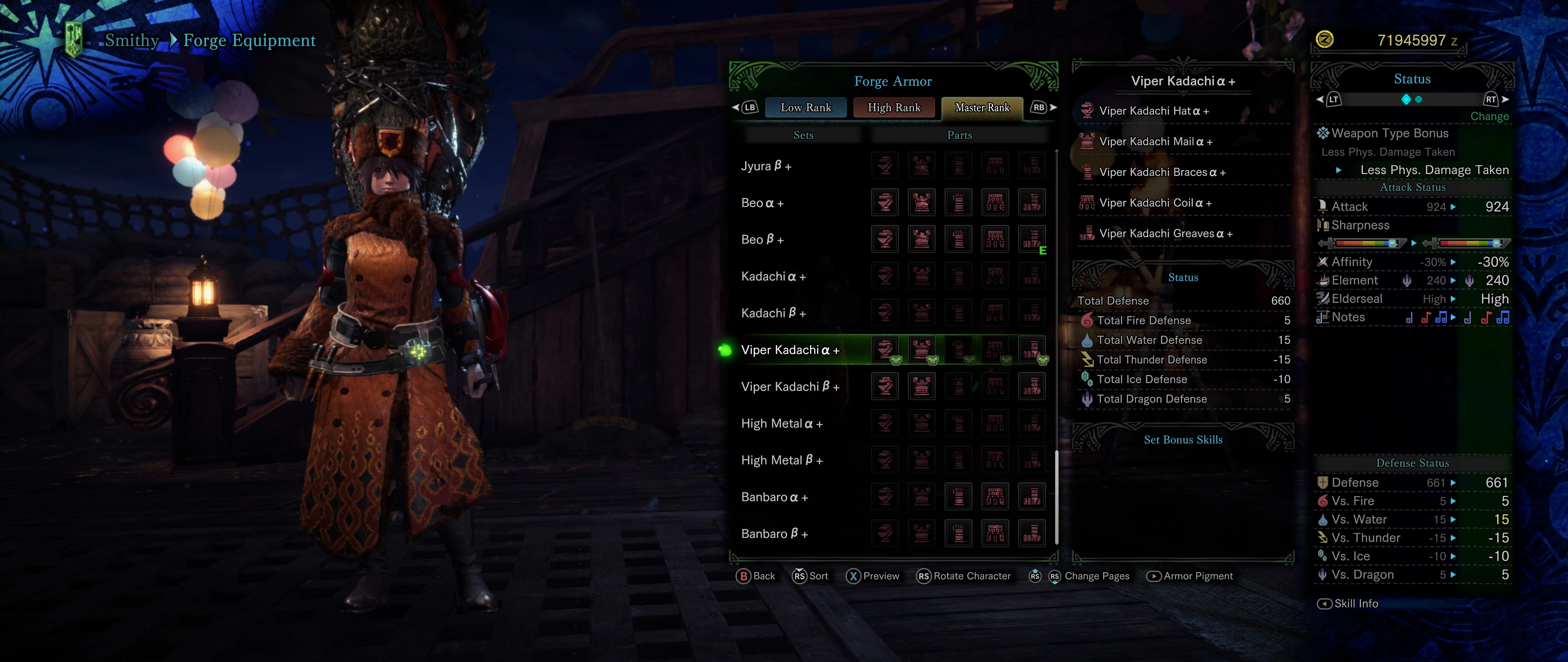Click the Beo α + helmet part icon
This screenshot has height=662, width=1568.
pyautogui.click(x=885, y=203)
